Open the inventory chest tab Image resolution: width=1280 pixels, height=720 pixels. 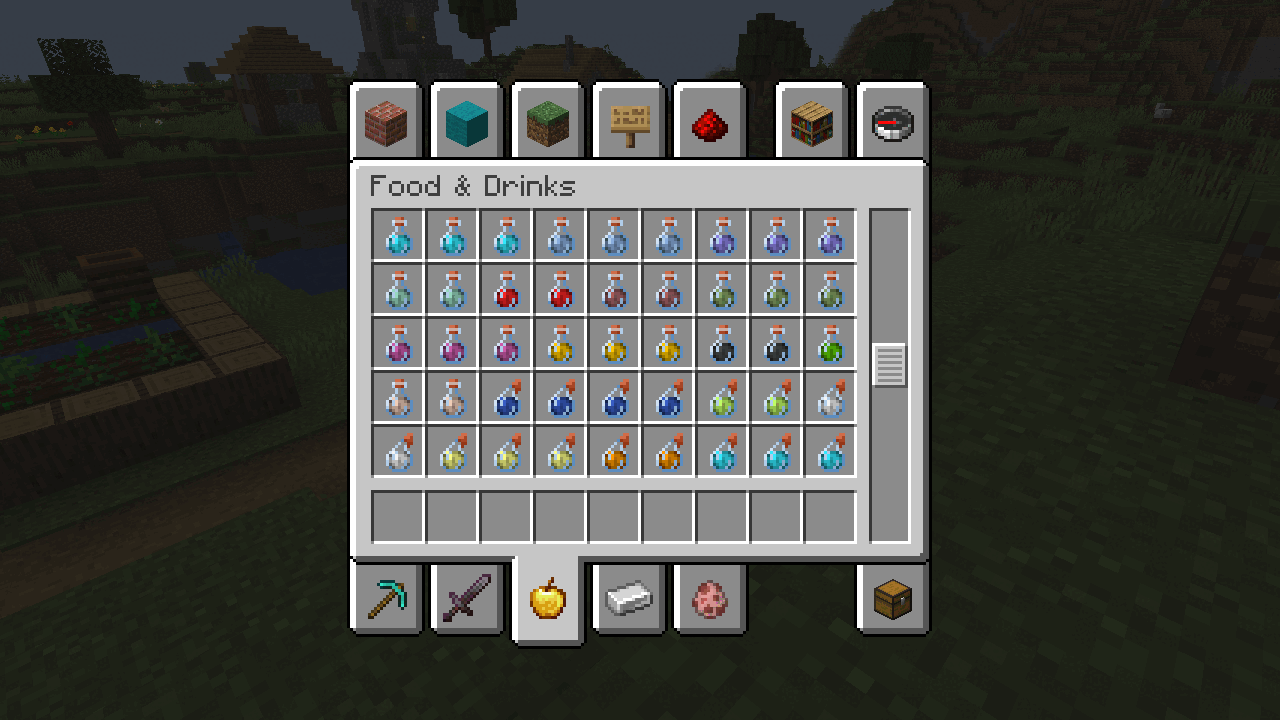[890, 597]
